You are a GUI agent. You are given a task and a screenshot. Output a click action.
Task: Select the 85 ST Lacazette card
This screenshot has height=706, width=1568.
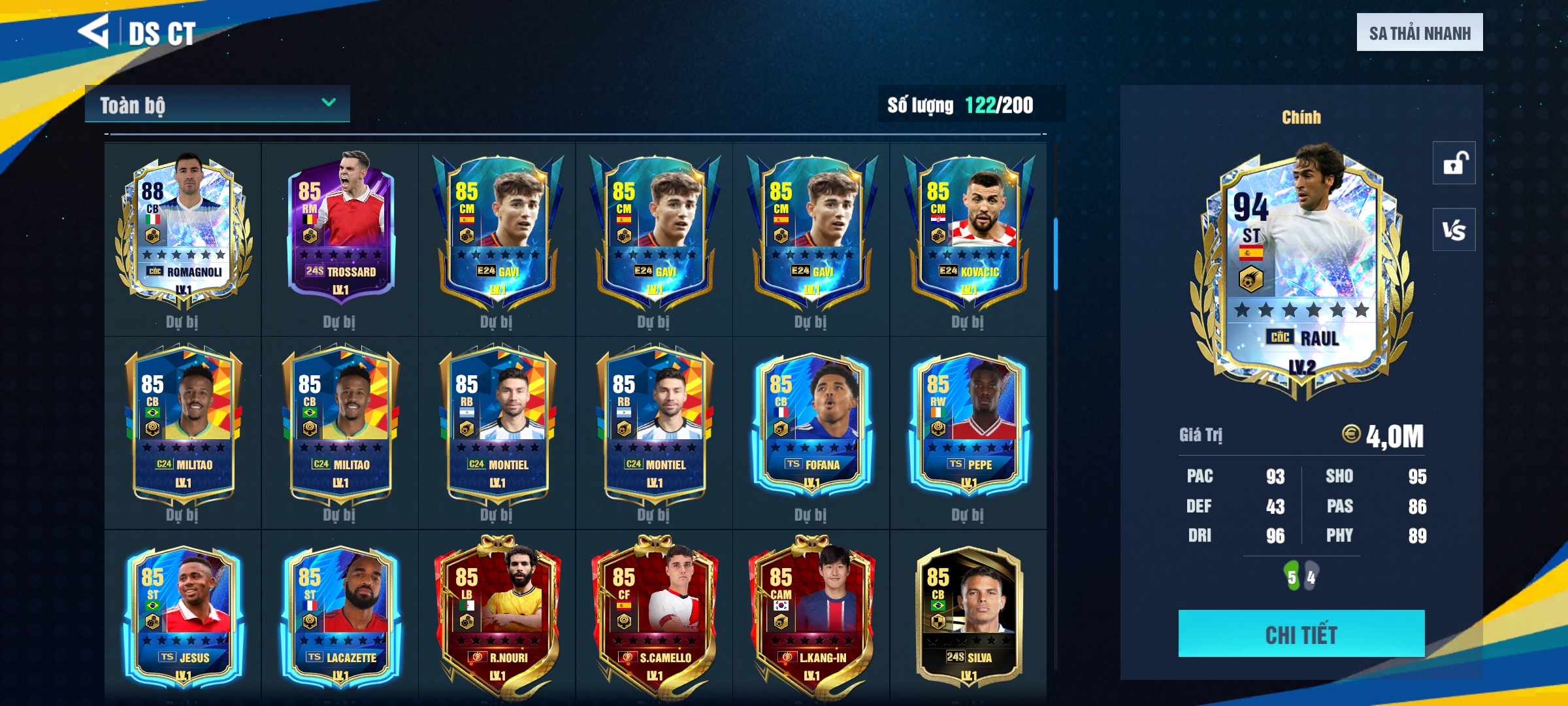(340, 616)
